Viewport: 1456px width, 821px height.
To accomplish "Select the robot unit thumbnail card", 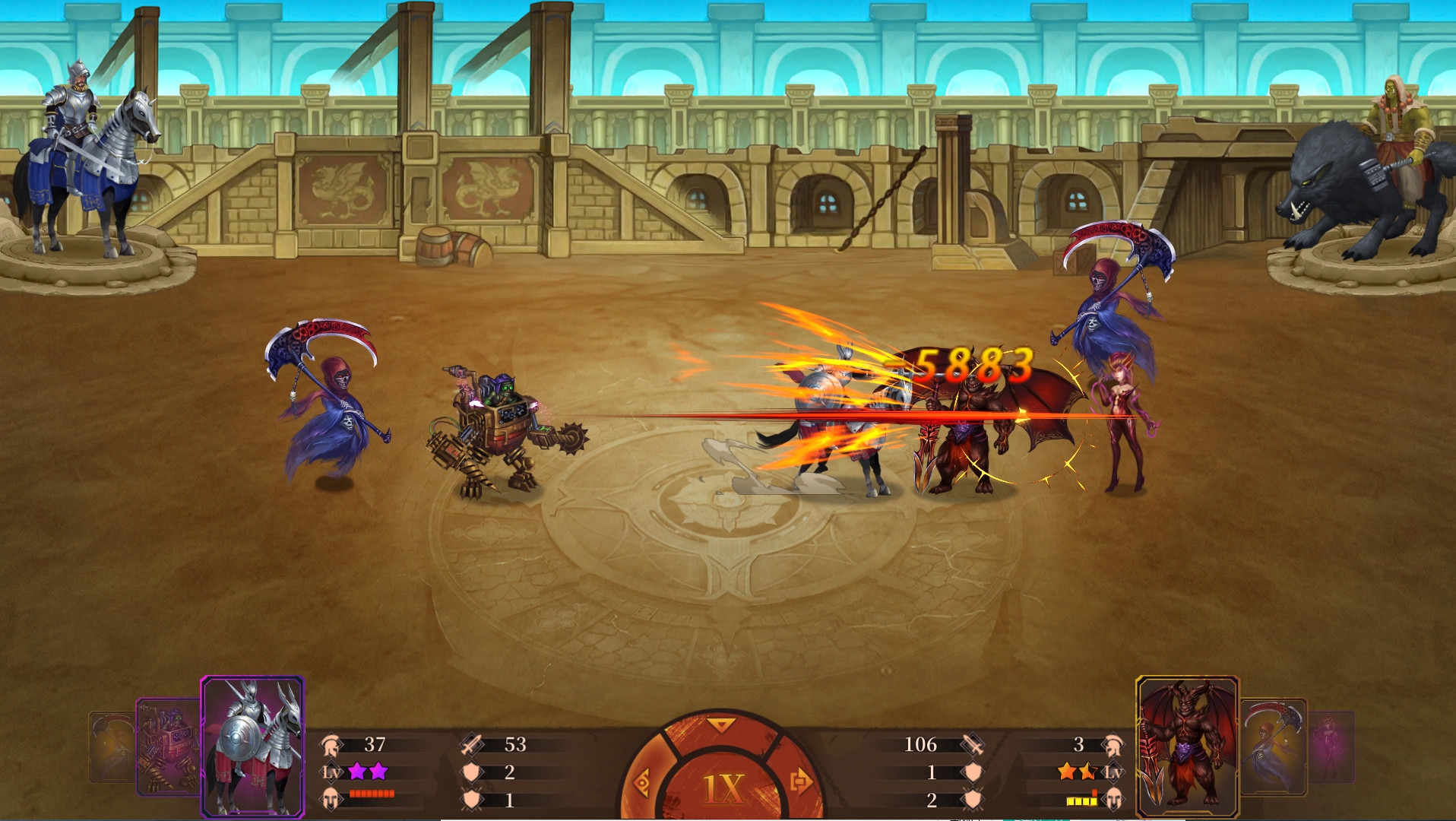I will tap(167, 747).
